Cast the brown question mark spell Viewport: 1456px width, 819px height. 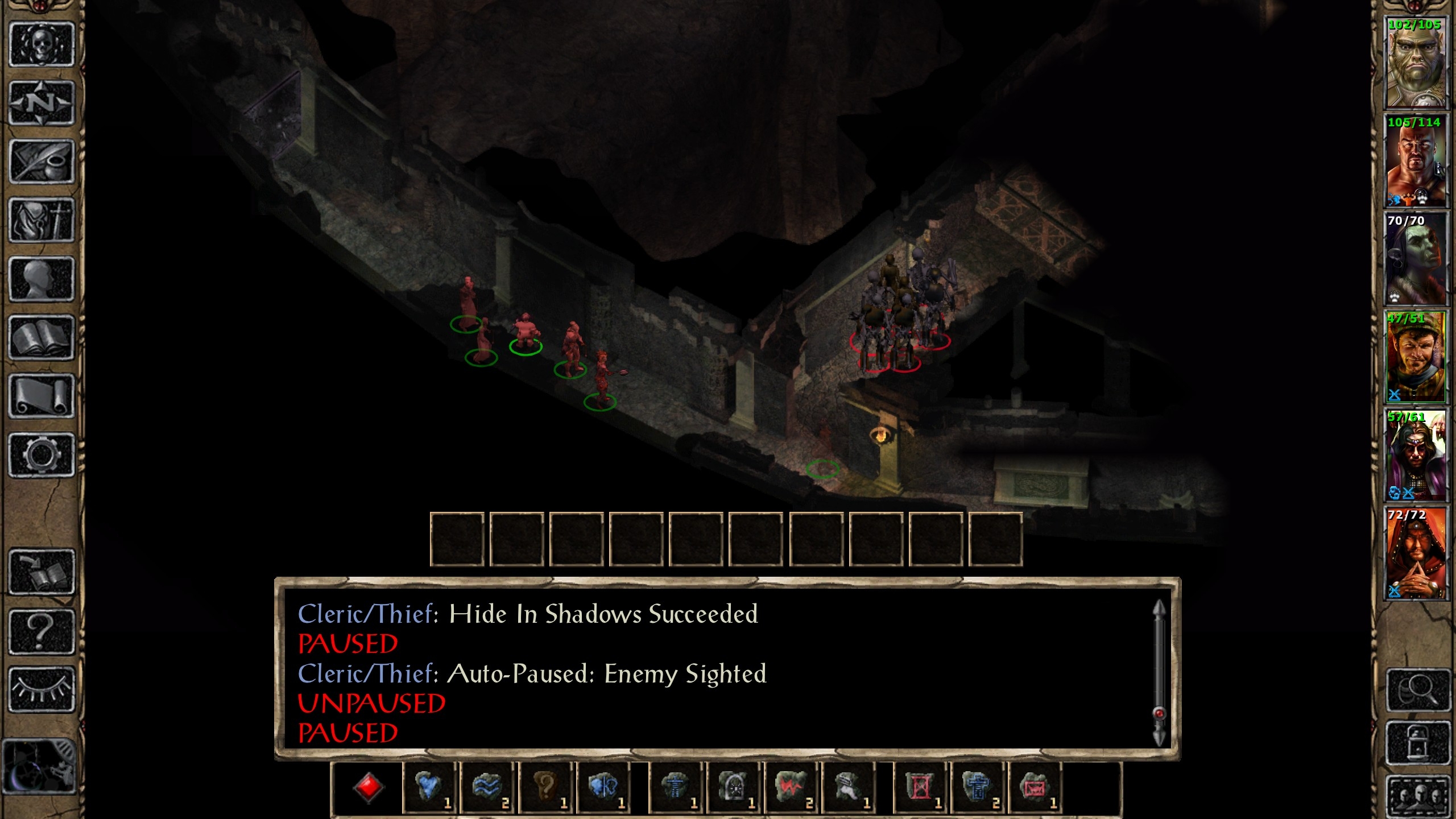545,788
